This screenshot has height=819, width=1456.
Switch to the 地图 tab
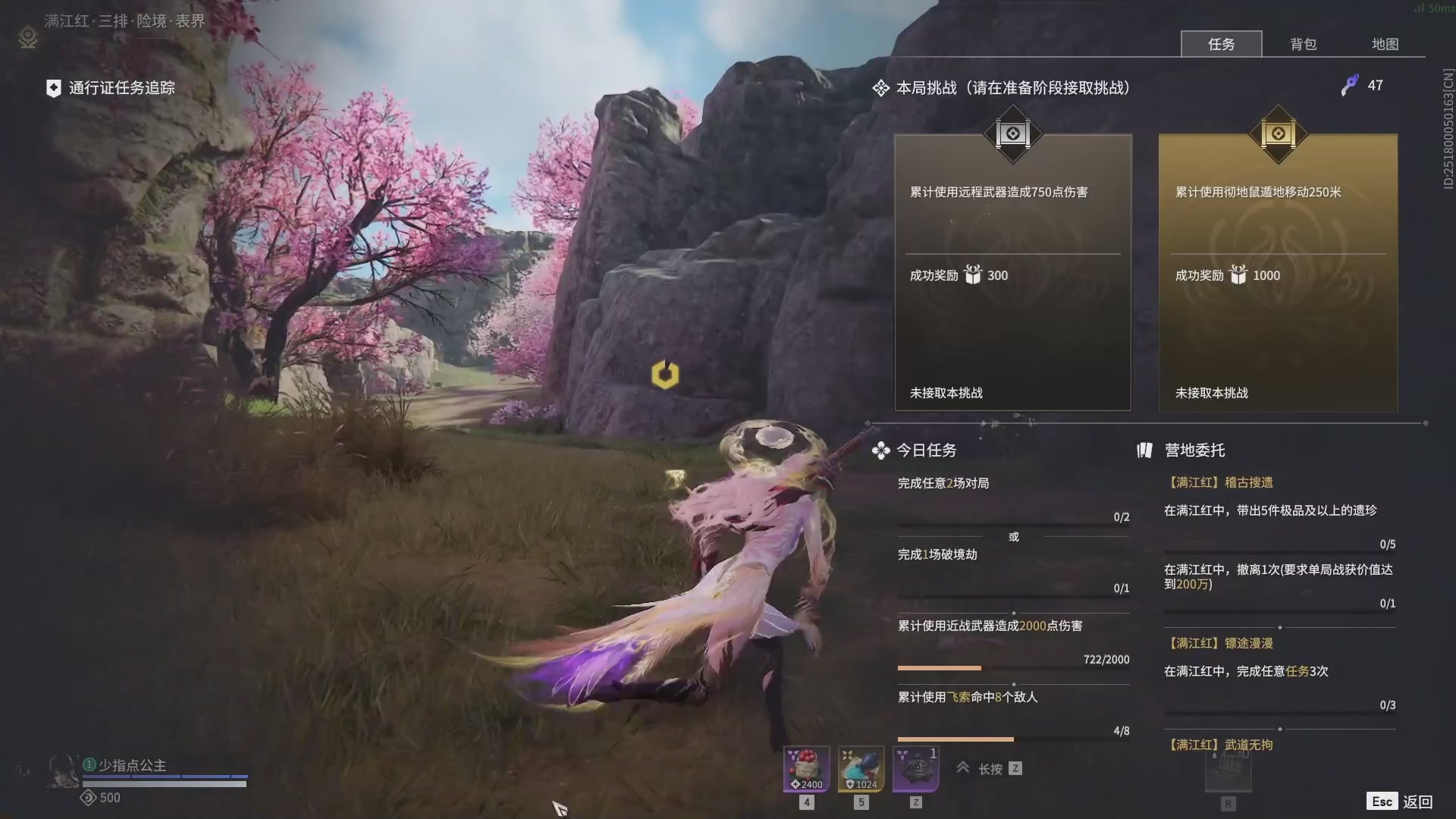[1385, 44]
